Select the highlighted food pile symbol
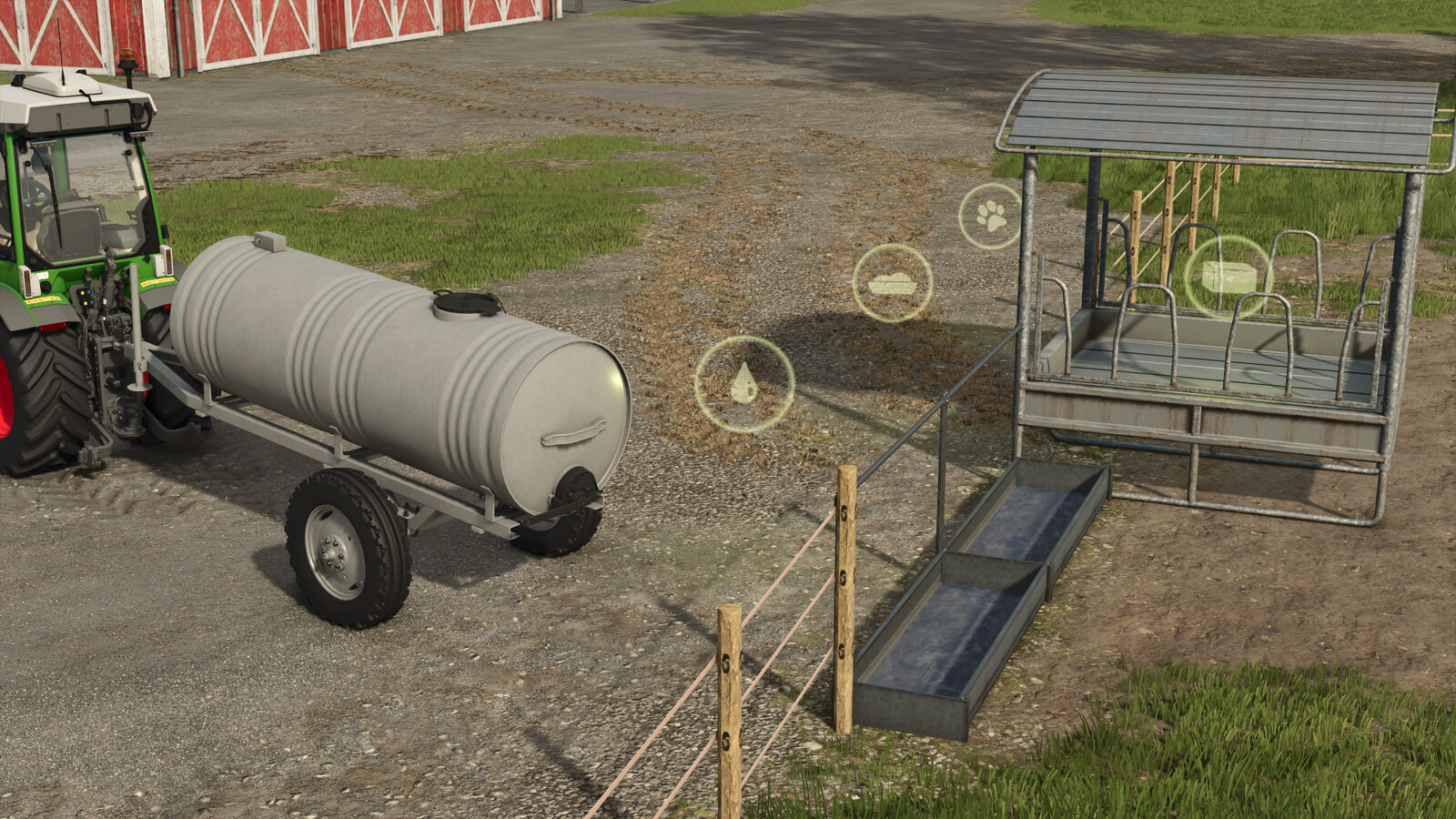 coord(893,282)
